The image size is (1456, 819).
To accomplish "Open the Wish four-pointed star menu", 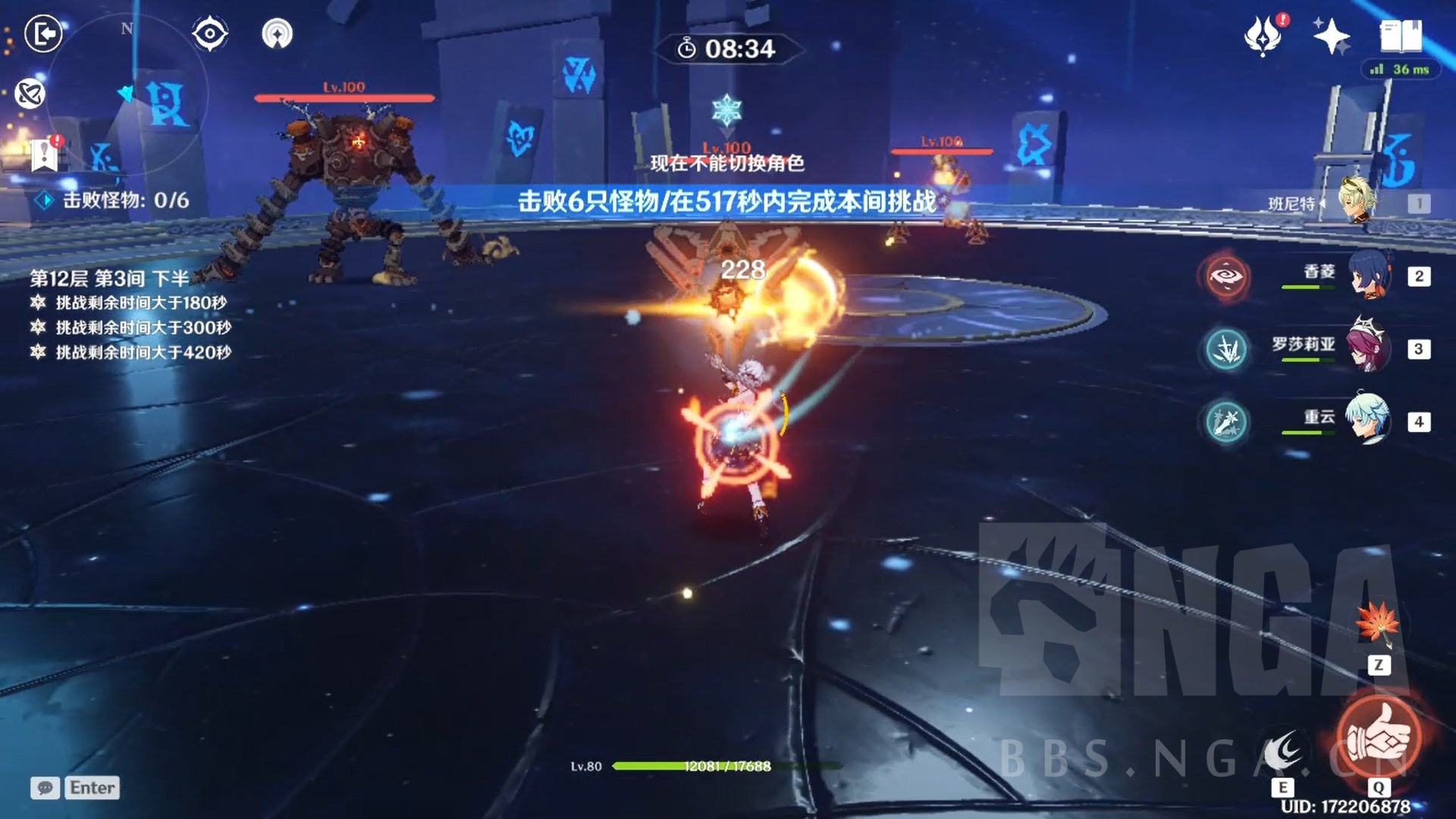I will [1331, 36].
